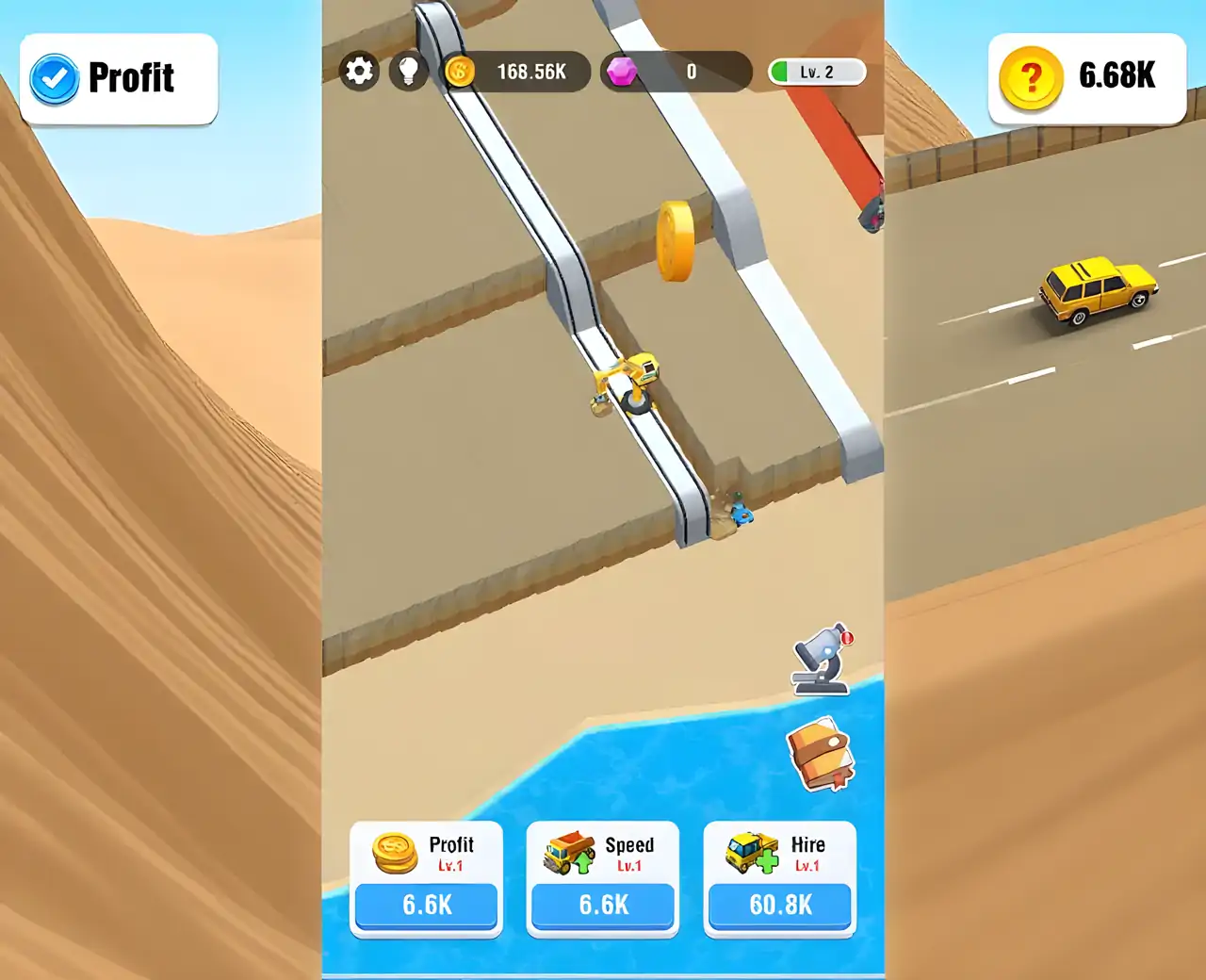This screenshot has width=1206, height=980.
Task: Toggle the Profit checkmark panel
Action: (x=119, y=79)
